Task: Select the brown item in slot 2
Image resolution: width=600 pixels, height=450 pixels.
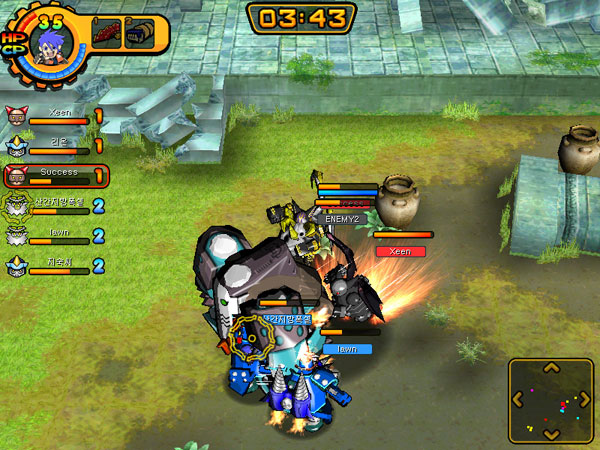Action: coord(139,32)
